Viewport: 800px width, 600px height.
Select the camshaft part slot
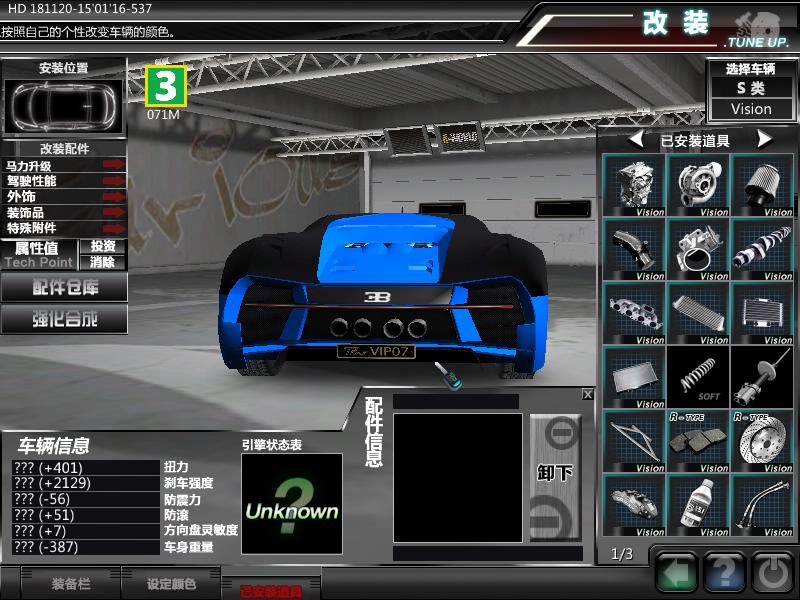click(762, 249)
